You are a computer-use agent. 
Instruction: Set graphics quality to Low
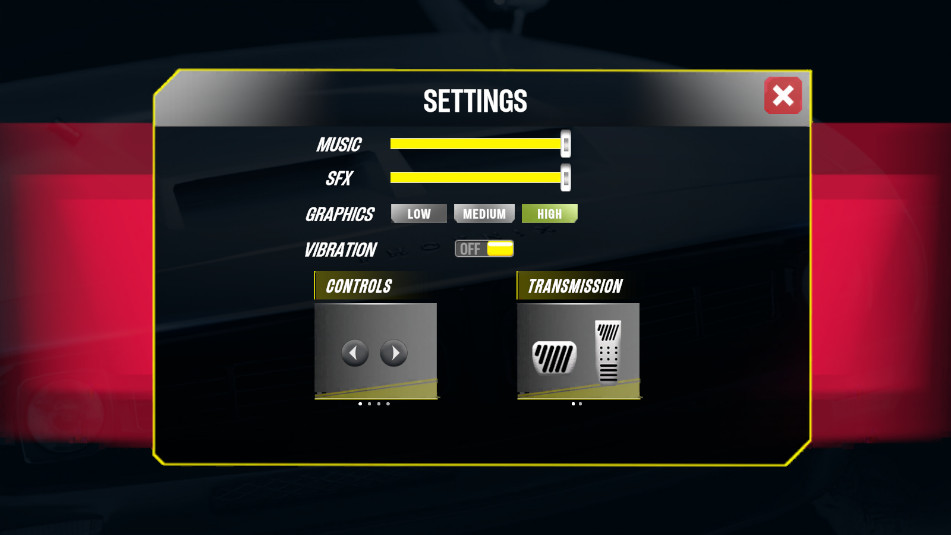419,214
